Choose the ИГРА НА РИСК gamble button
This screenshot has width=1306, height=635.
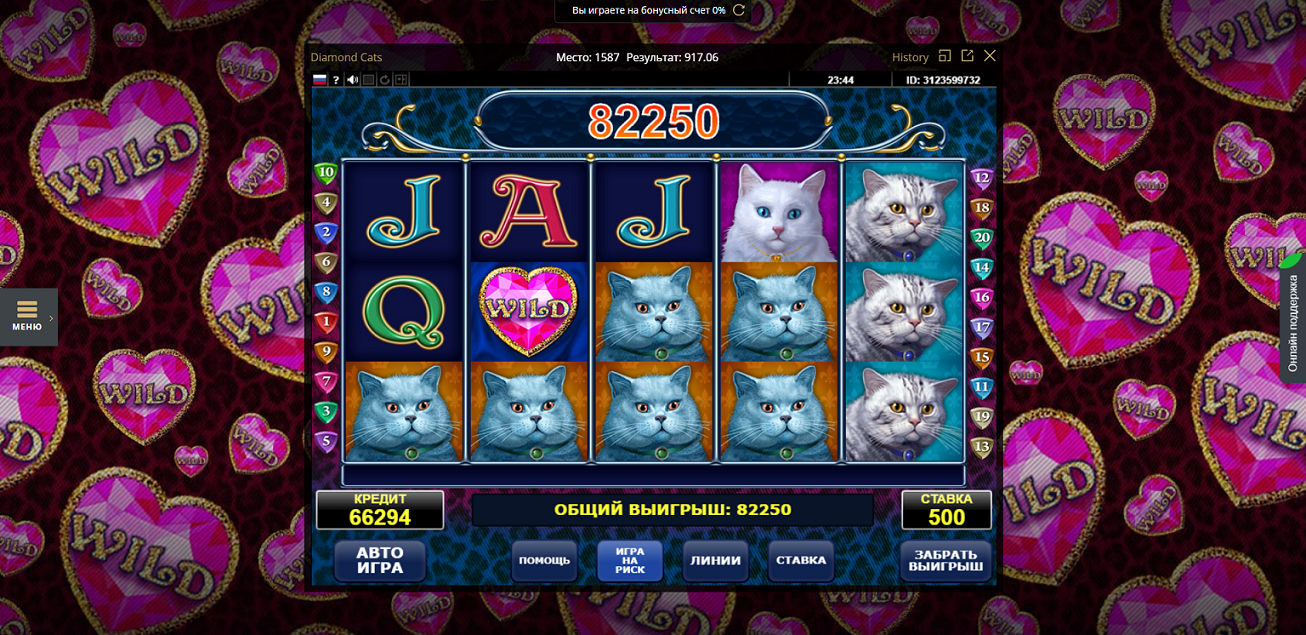pyautogui.click(x=630, y=560)
